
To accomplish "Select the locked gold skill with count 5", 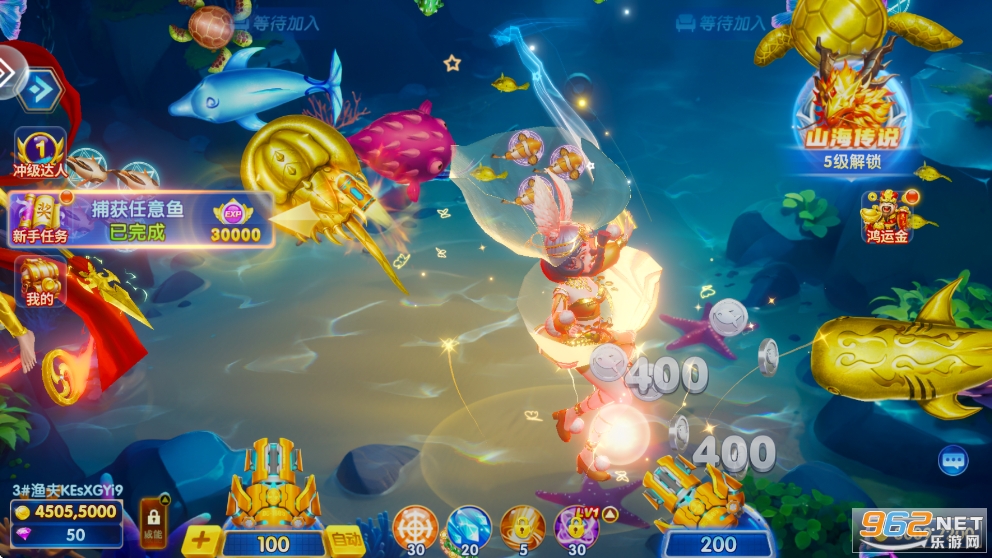I will [x=522, y=528].
